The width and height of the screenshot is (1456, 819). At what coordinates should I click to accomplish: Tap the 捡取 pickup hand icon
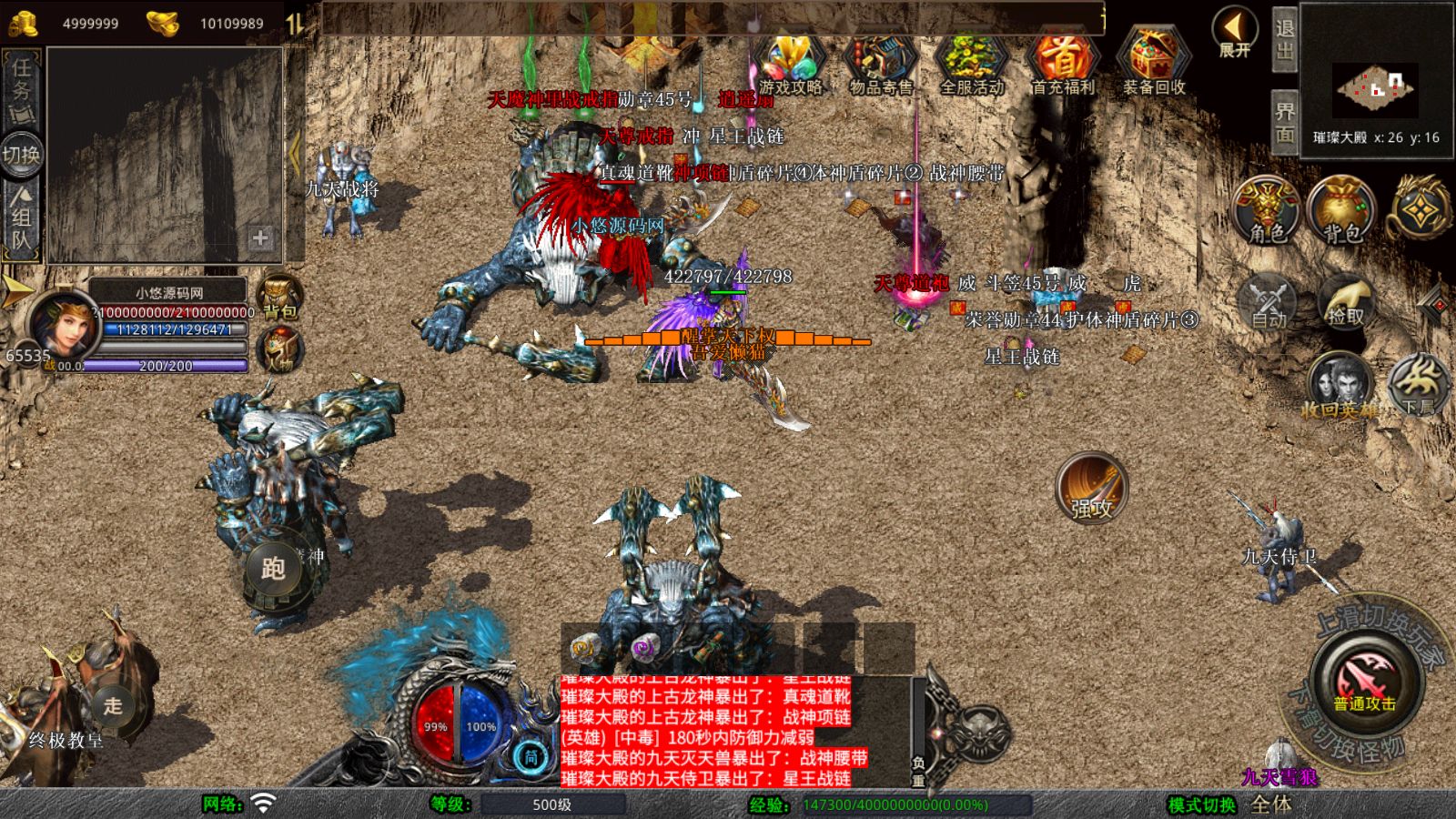pos(1346,302)
